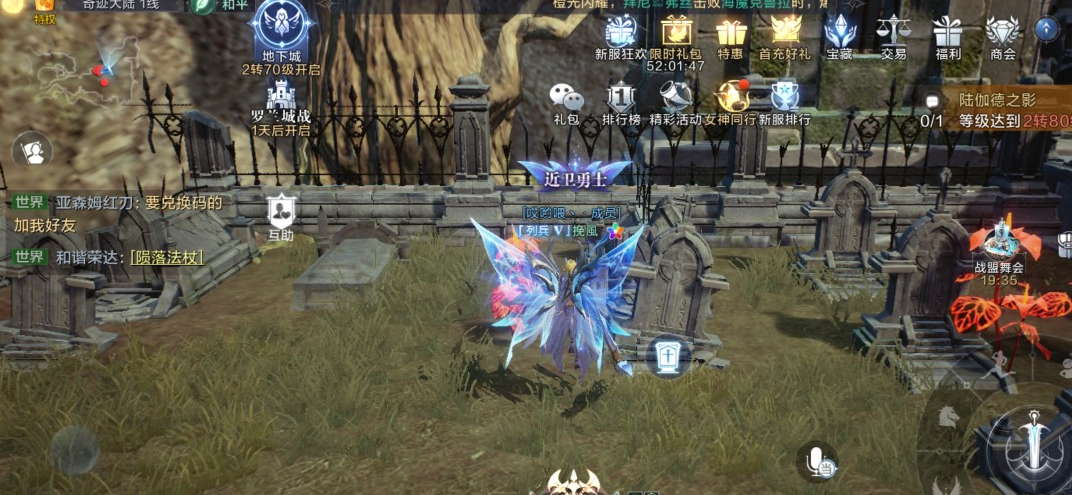This screenshot has width=1072, height=495.
Task: Click the 互助 mutual help shield button
Action: pos(281,212)
